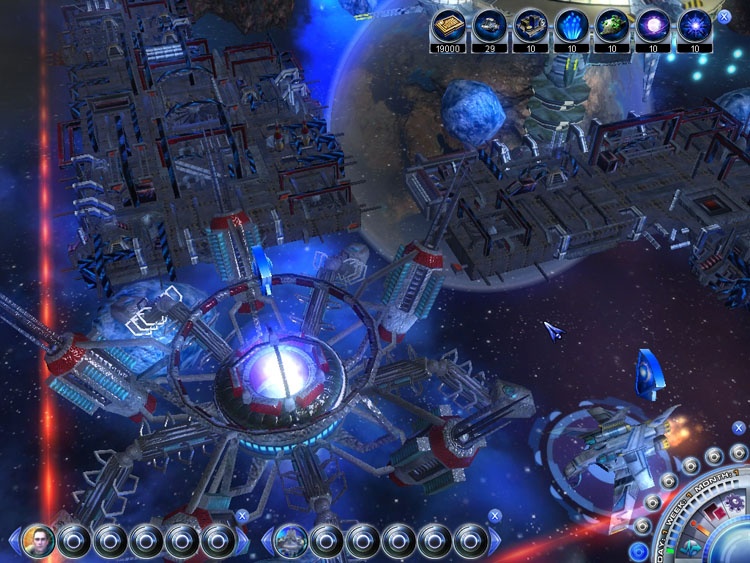Click the blue ring button beside the dial
The height and width of the screenshot is (563, 750).
638,551
